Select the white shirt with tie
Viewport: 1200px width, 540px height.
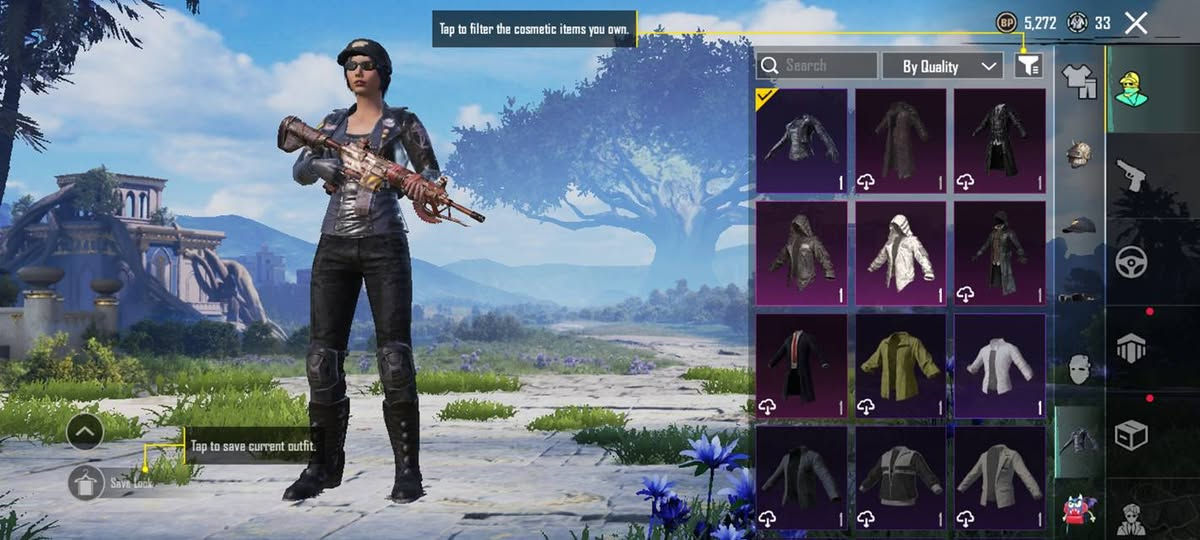999,366
